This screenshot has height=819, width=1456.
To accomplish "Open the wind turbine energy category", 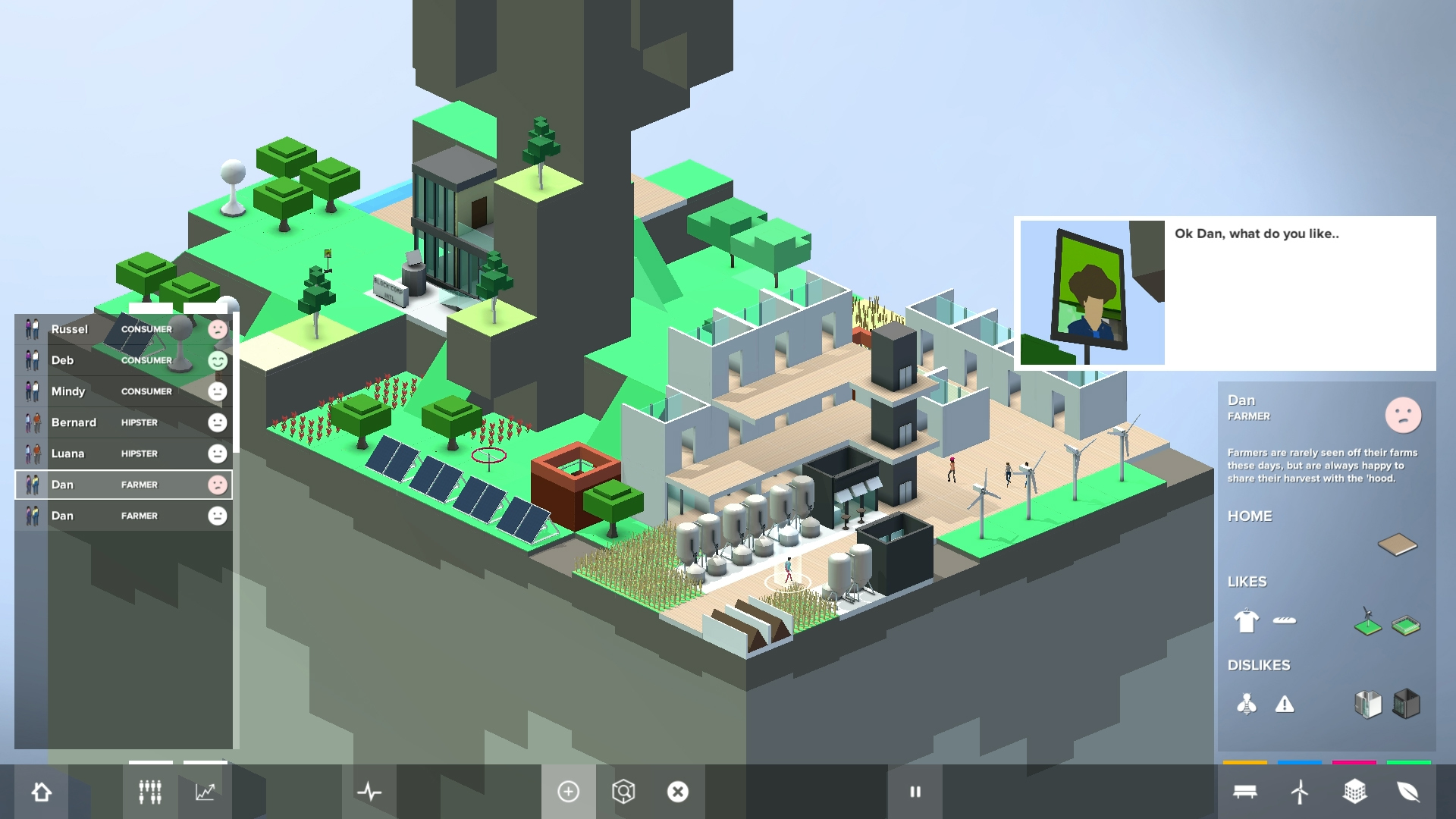I will coord(1299,791).
